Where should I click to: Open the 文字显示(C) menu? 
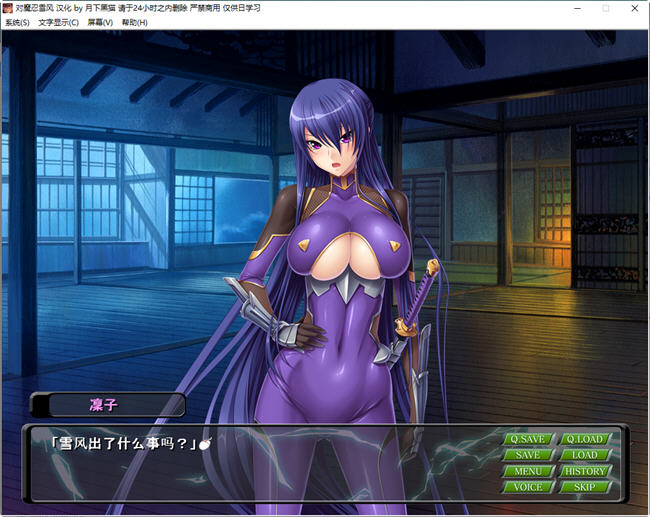[58, 22]
